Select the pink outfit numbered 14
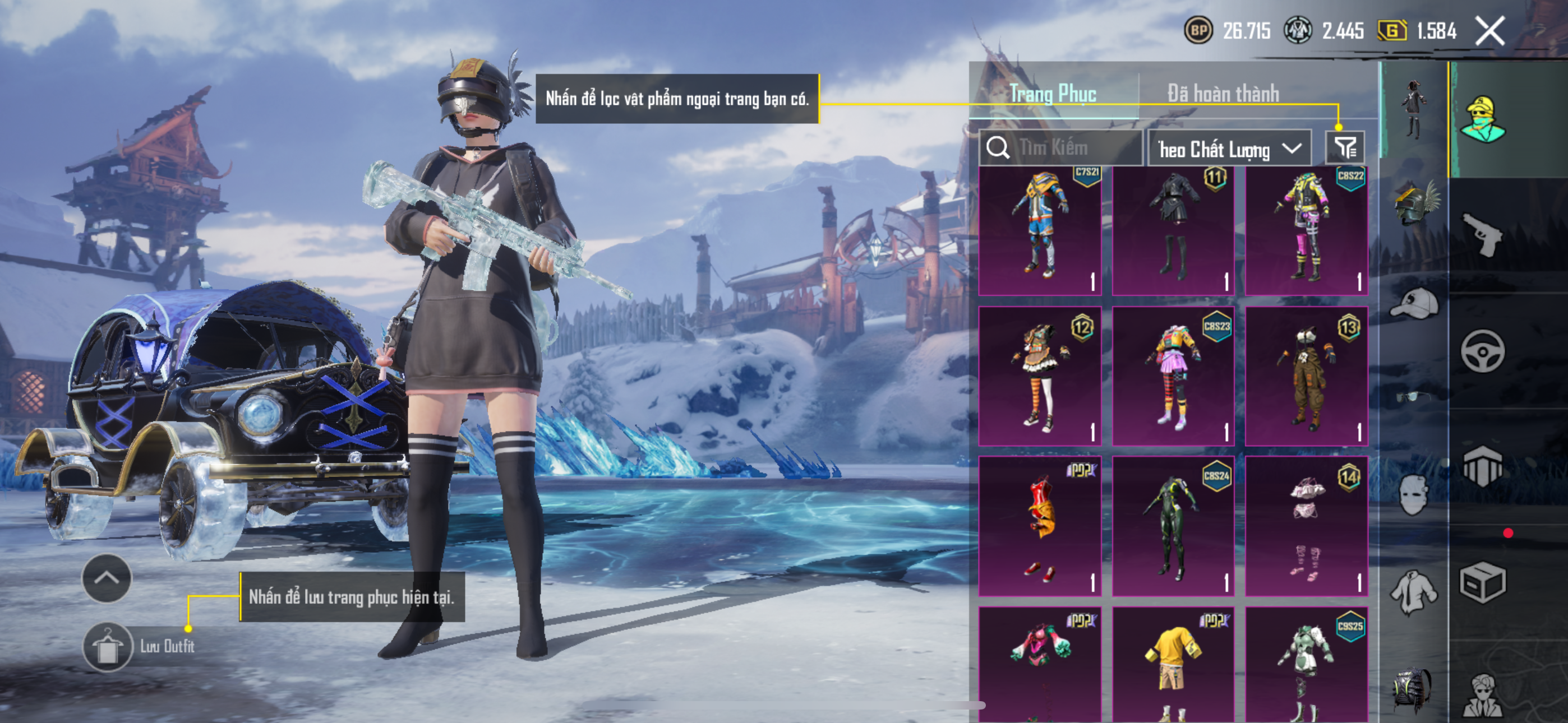1568x723 pixels. point(1306,526)
